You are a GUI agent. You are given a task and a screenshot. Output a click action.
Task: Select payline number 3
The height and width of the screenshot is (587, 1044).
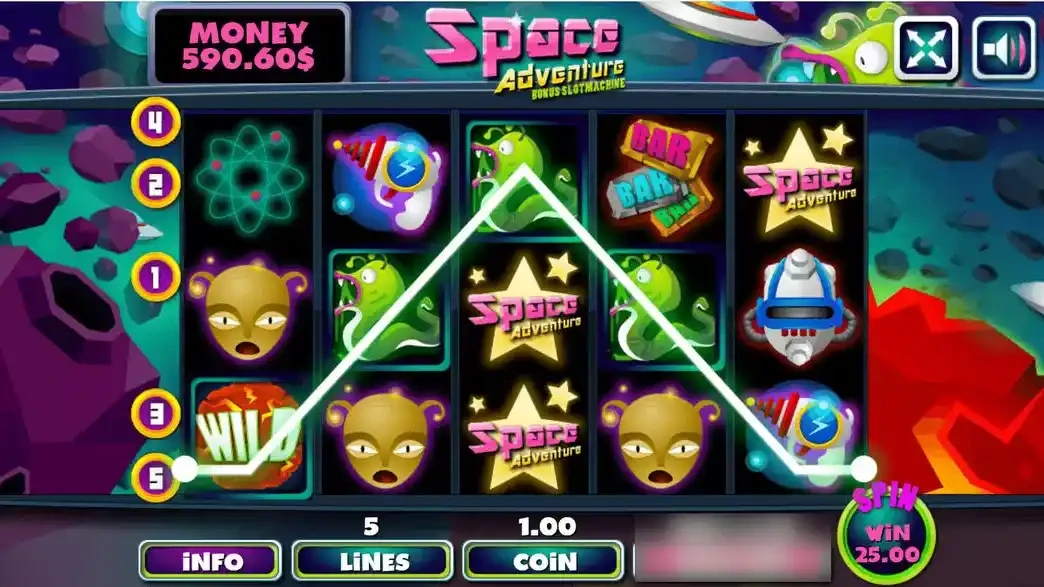(156, 411)
